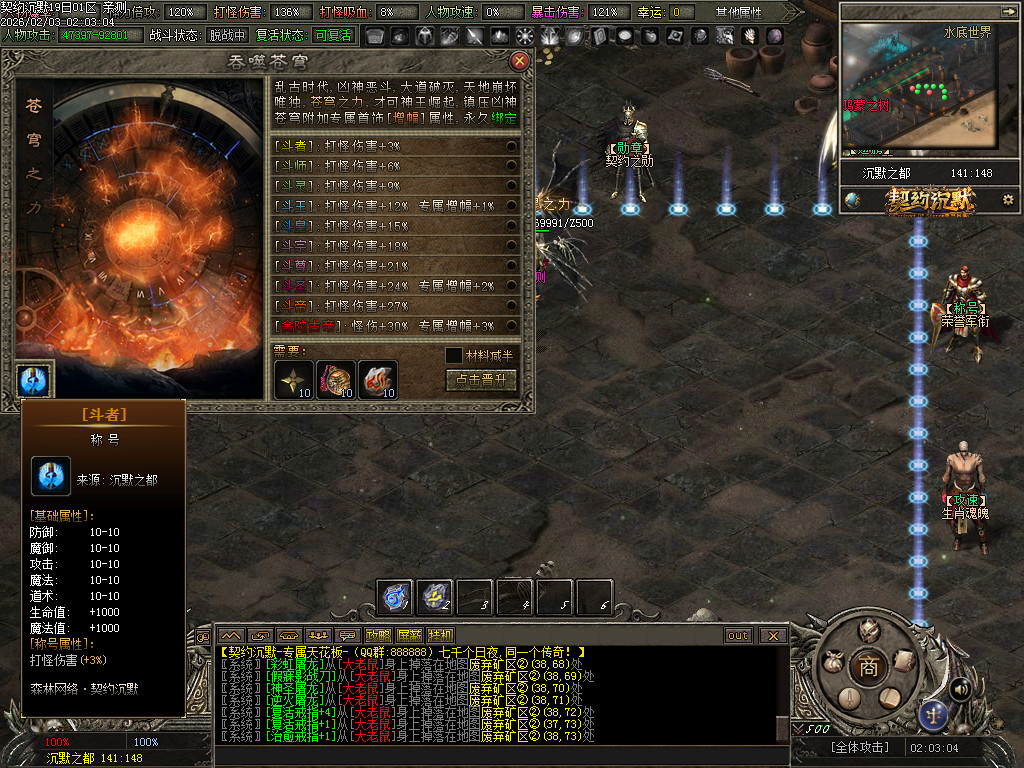Close the 吞噬苍穹 panel
The width and height of the screenshot is (1024, 768).
[x=519, y=61]
